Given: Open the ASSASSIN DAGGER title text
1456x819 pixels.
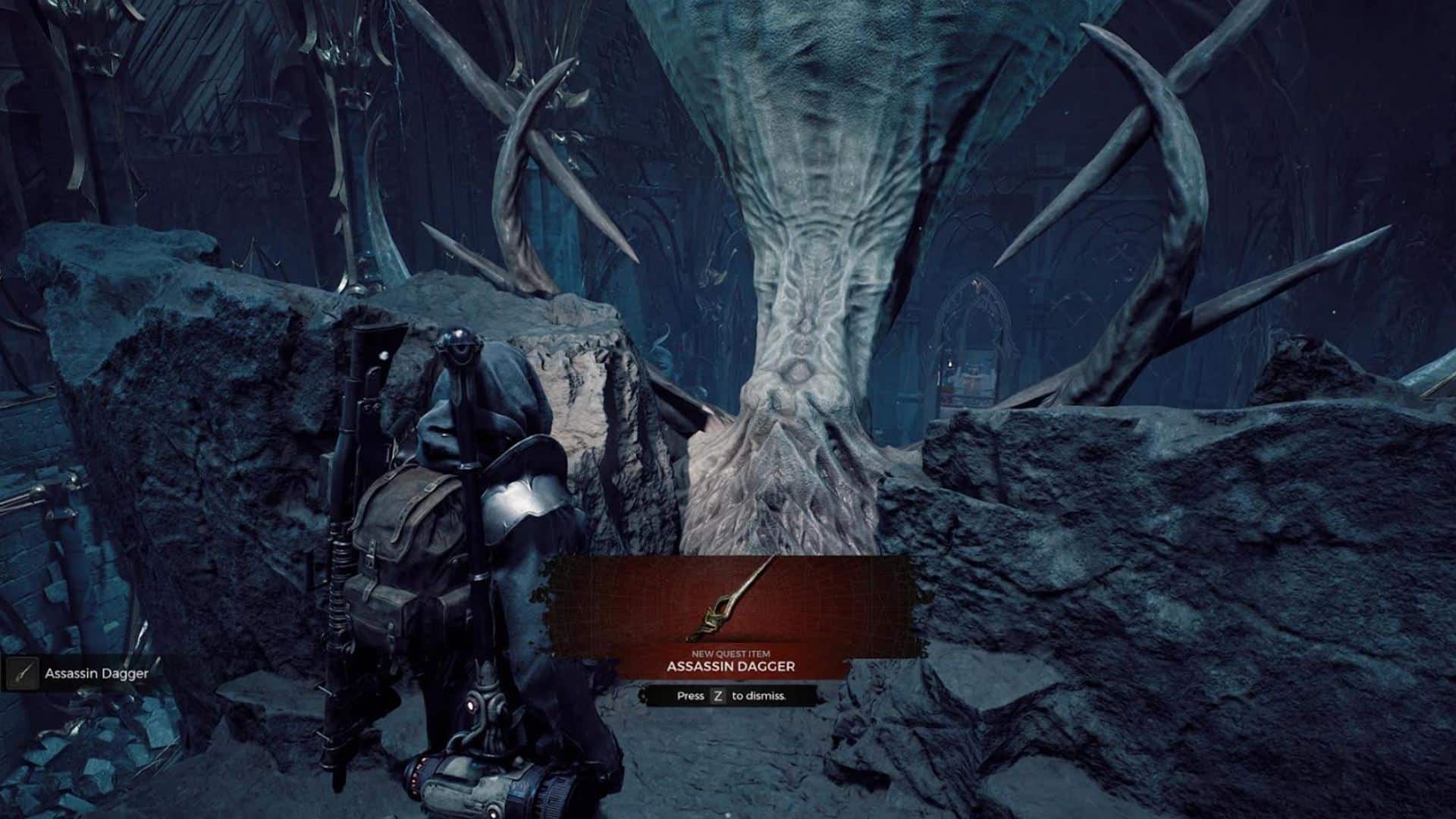Looking at the screenshot, I should coord(730,666).
